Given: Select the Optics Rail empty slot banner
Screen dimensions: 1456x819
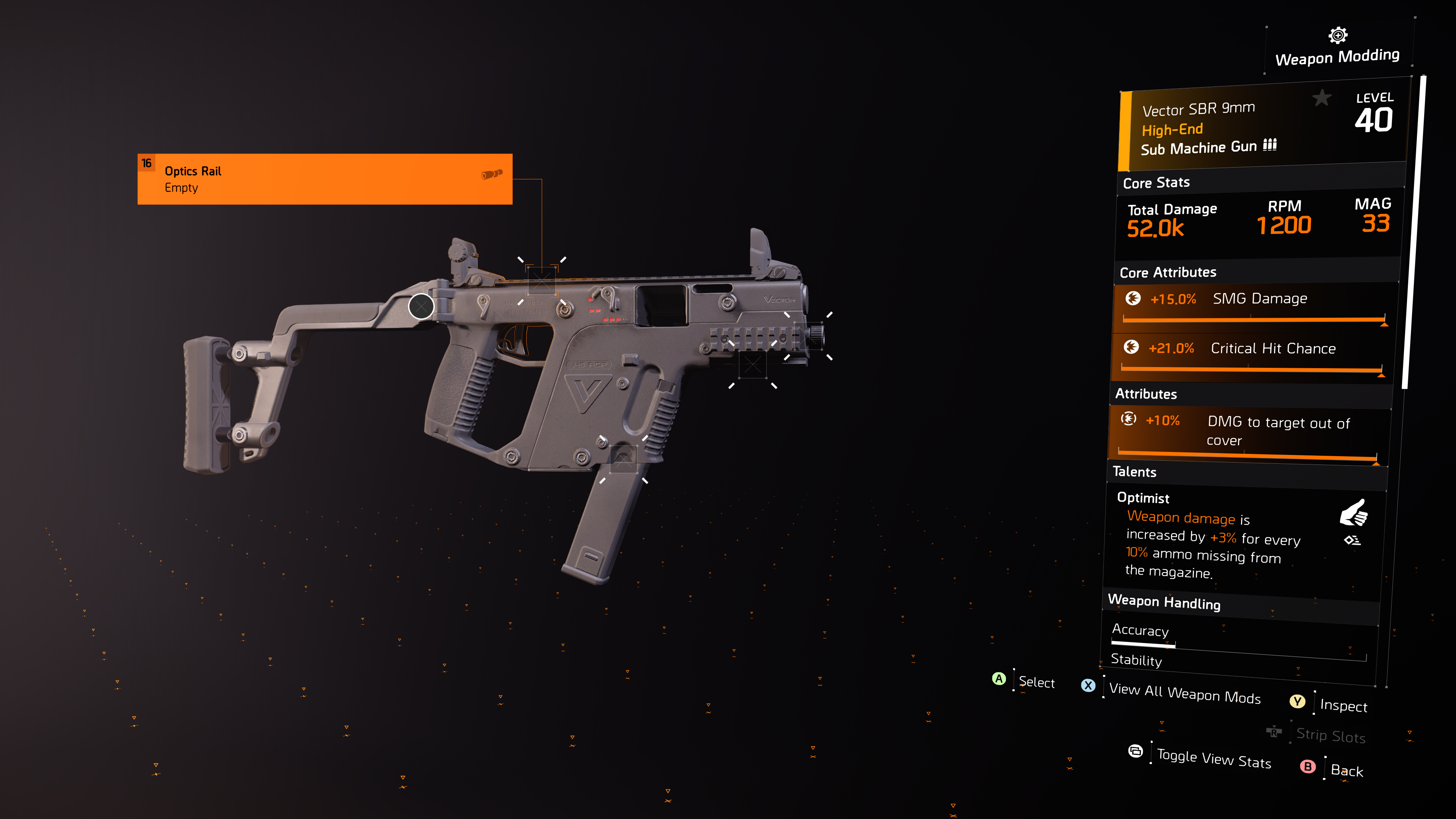Looking at the screenshot, I should pos(325,179).
